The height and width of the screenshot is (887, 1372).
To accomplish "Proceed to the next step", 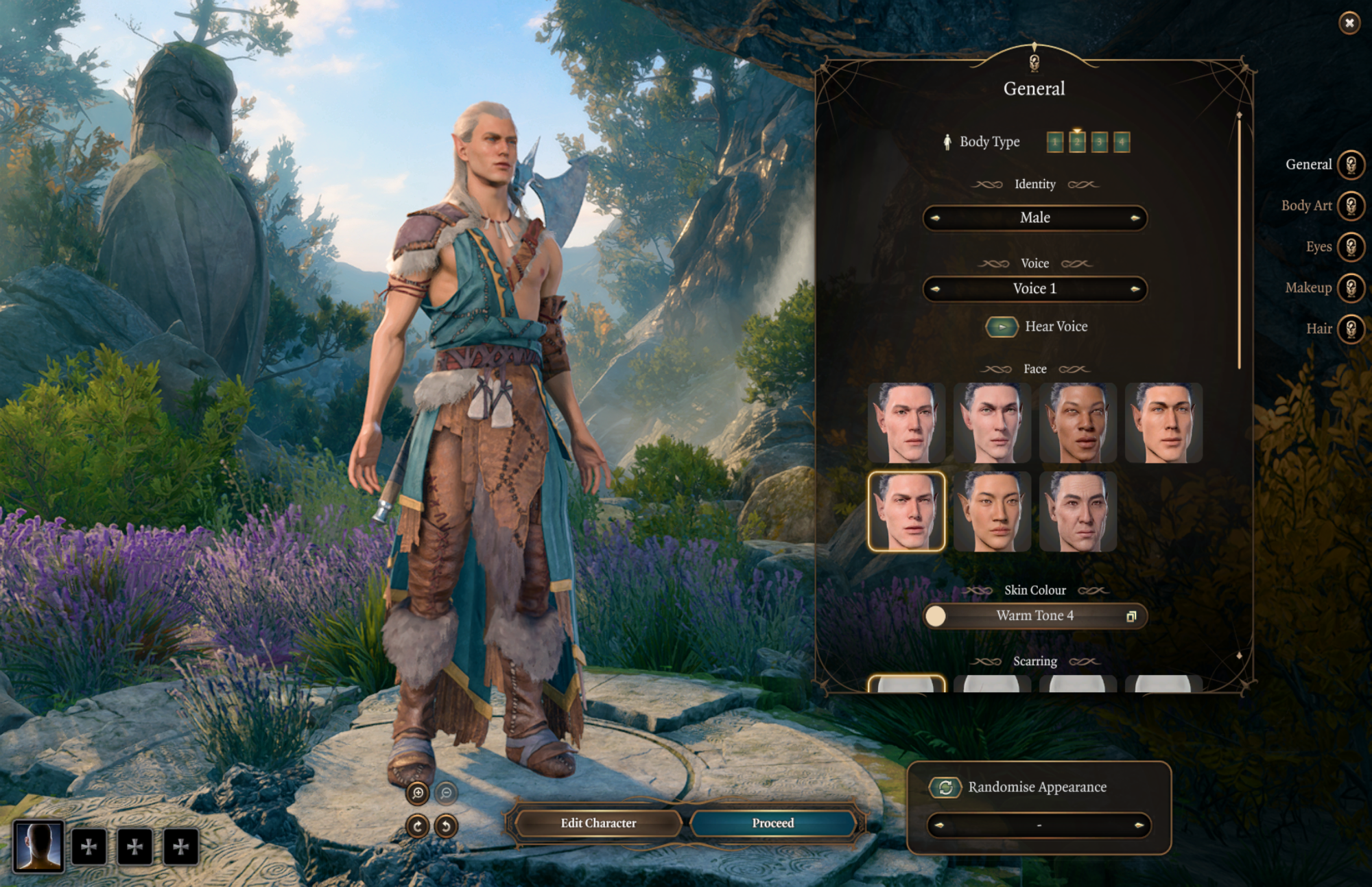I will [772, 823].
